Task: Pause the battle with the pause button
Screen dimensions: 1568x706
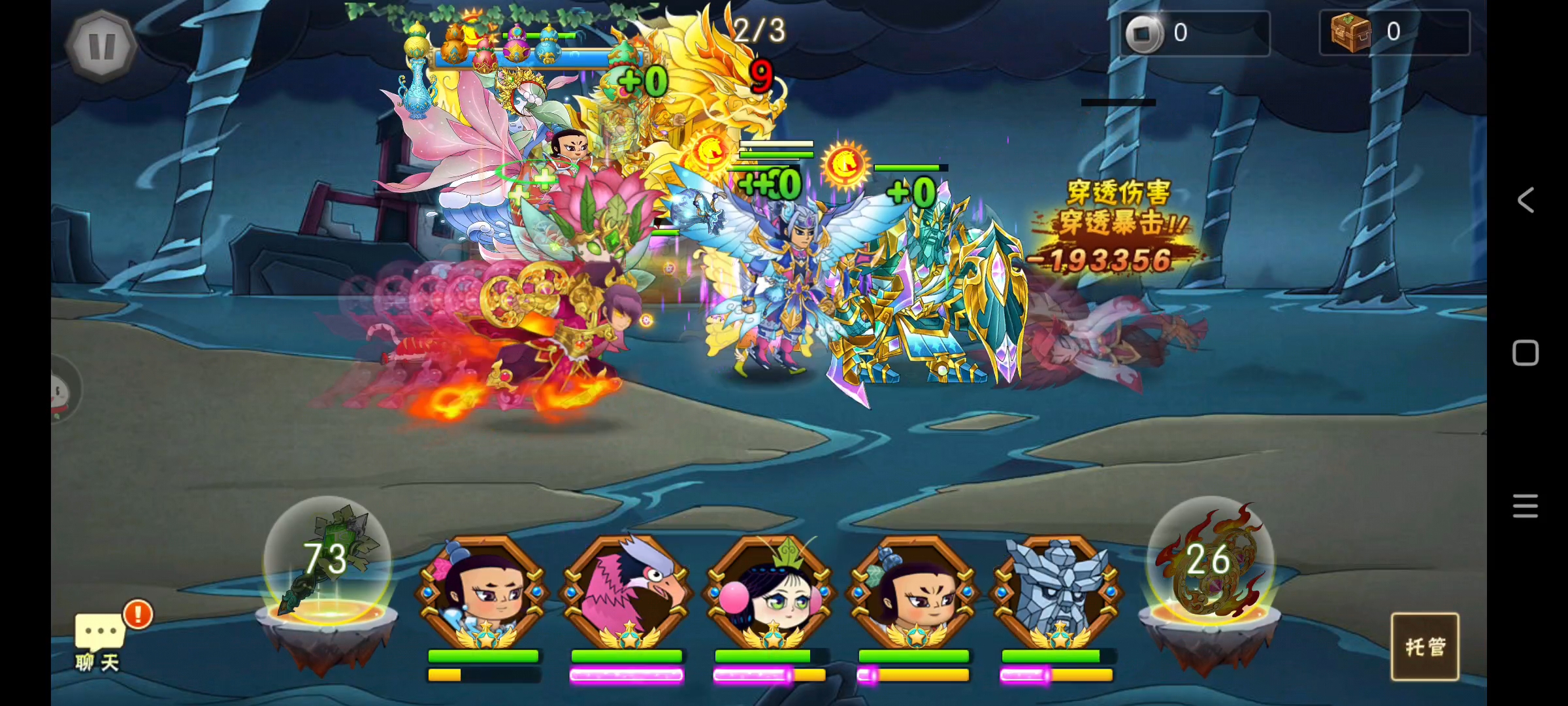Action: pyautogui.click(x=101, y=46)
